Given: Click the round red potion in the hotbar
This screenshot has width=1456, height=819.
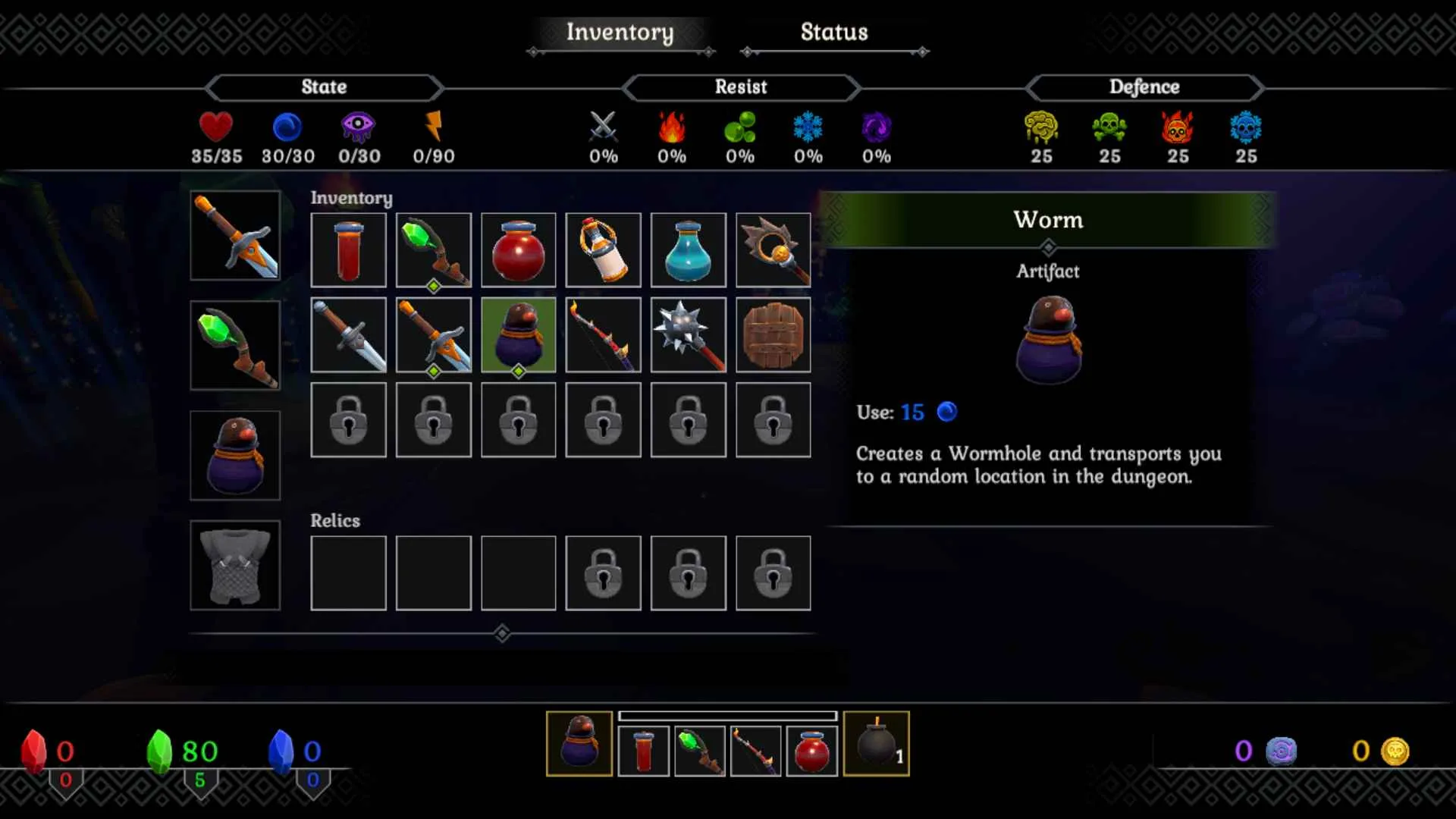Looking at the screenshot, I should [812, 752].
